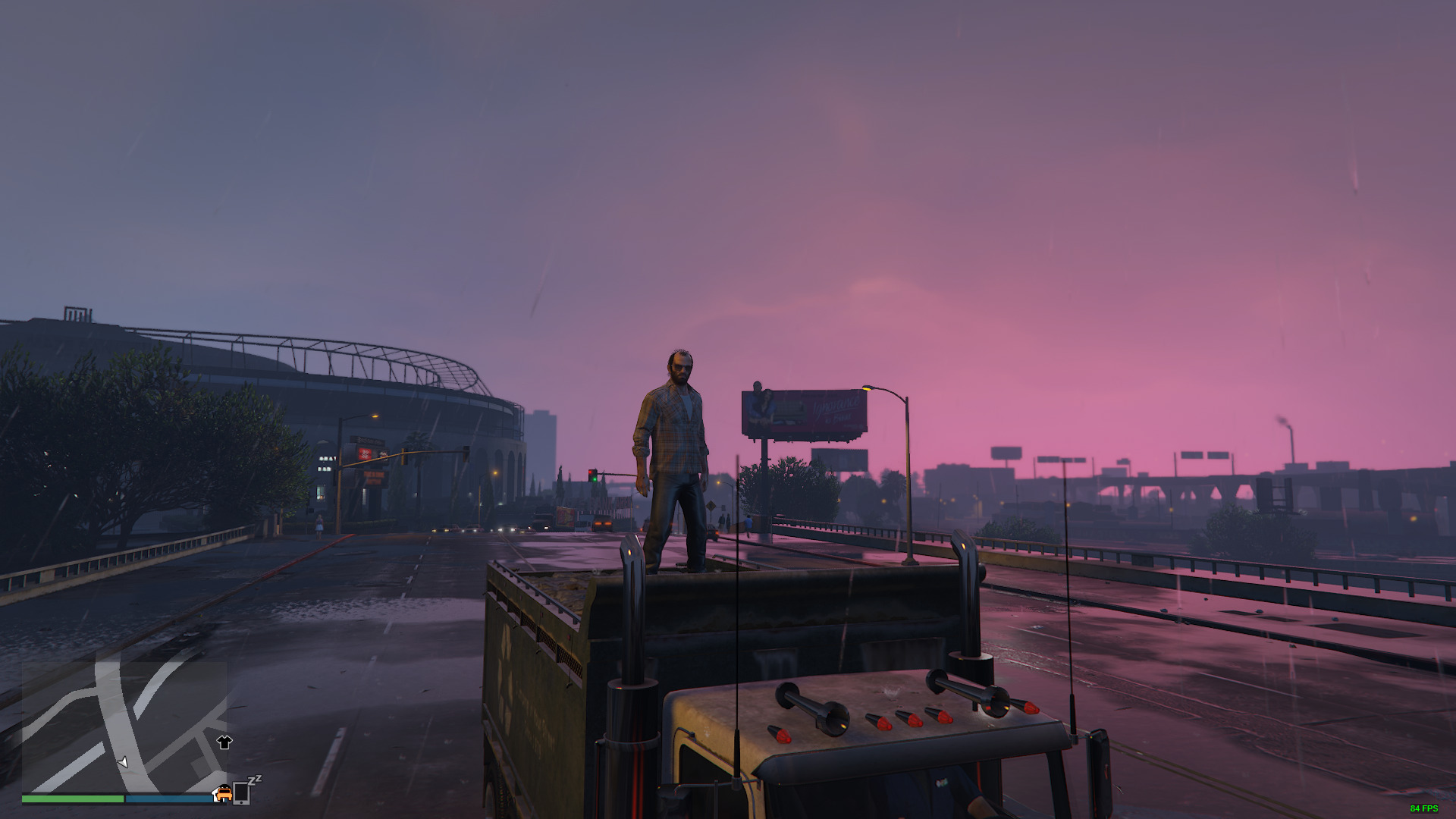The height and width of the screenshot is (819, 1456).
Task: Click the sleeping phone icon
Action: [242, 792]
